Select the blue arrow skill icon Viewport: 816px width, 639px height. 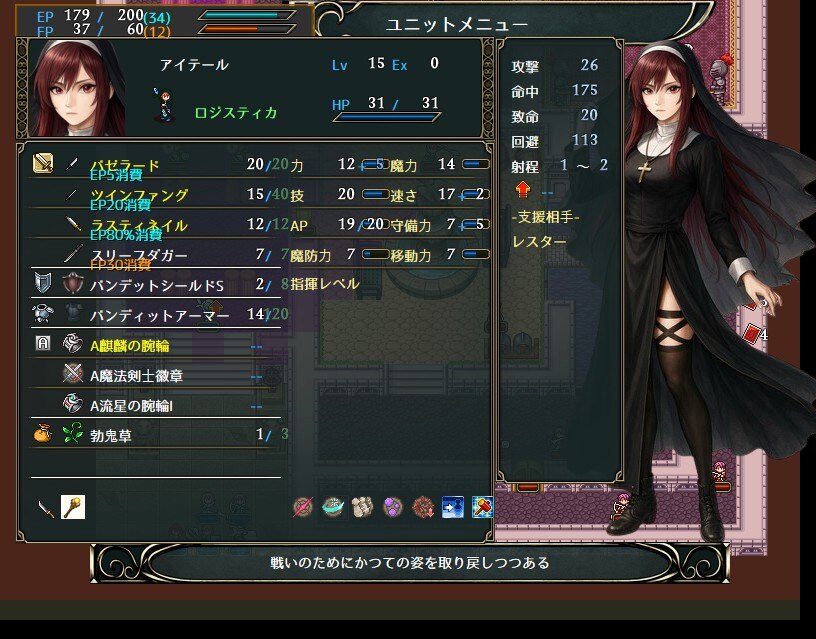(453, 507)
